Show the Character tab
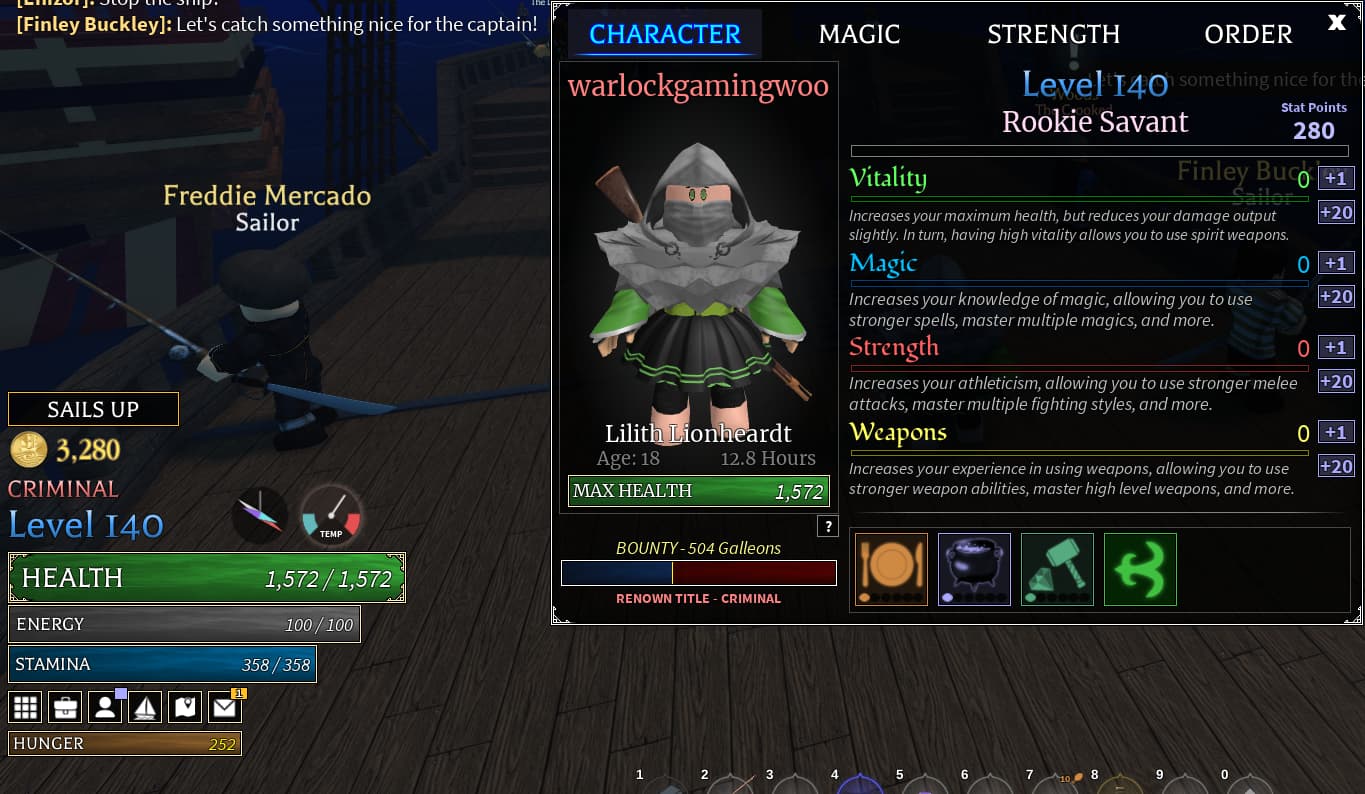The image size is (1365, 794). coord(665,34)
